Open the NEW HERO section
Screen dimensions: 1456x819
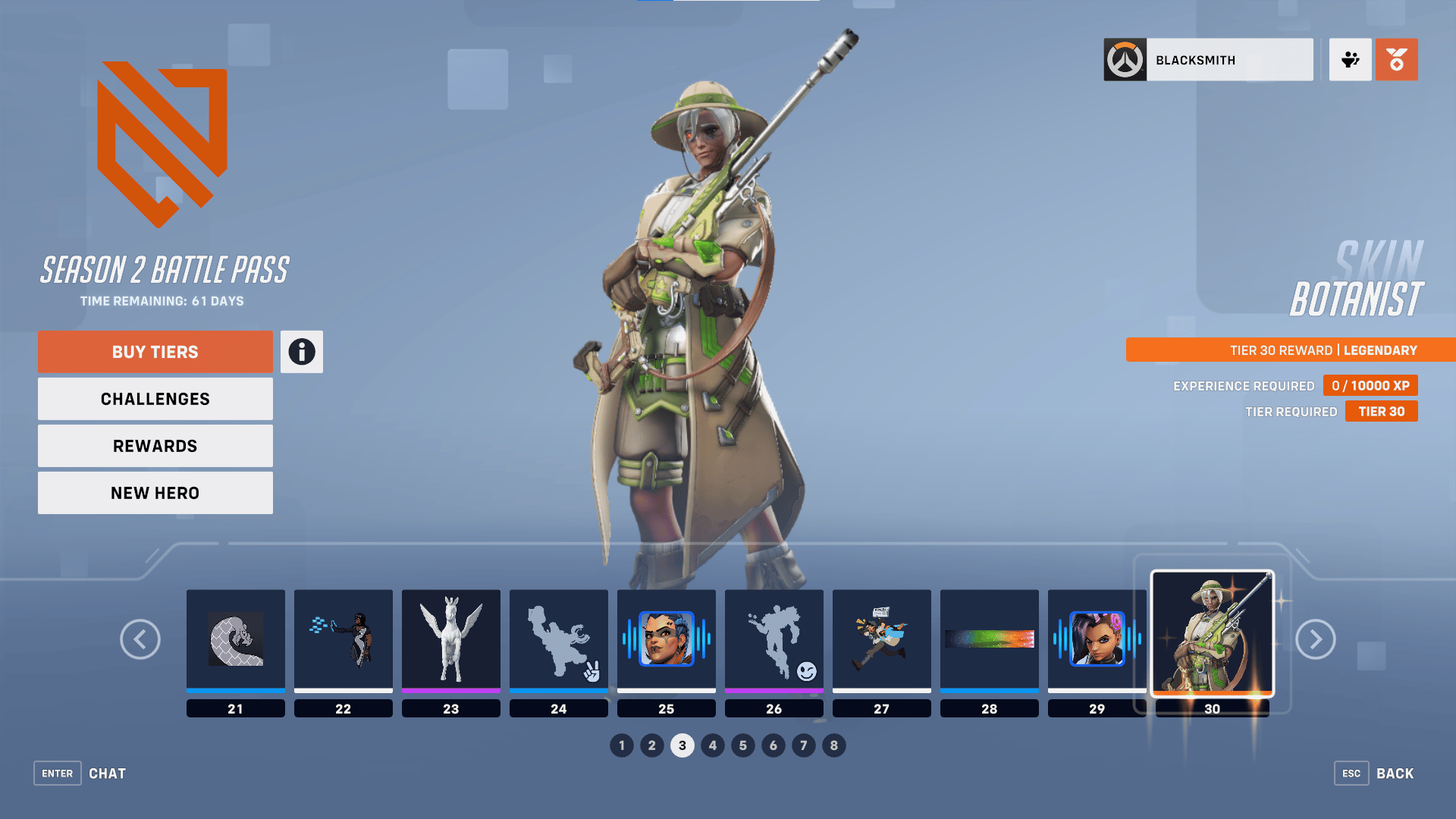tap(155, 492)
